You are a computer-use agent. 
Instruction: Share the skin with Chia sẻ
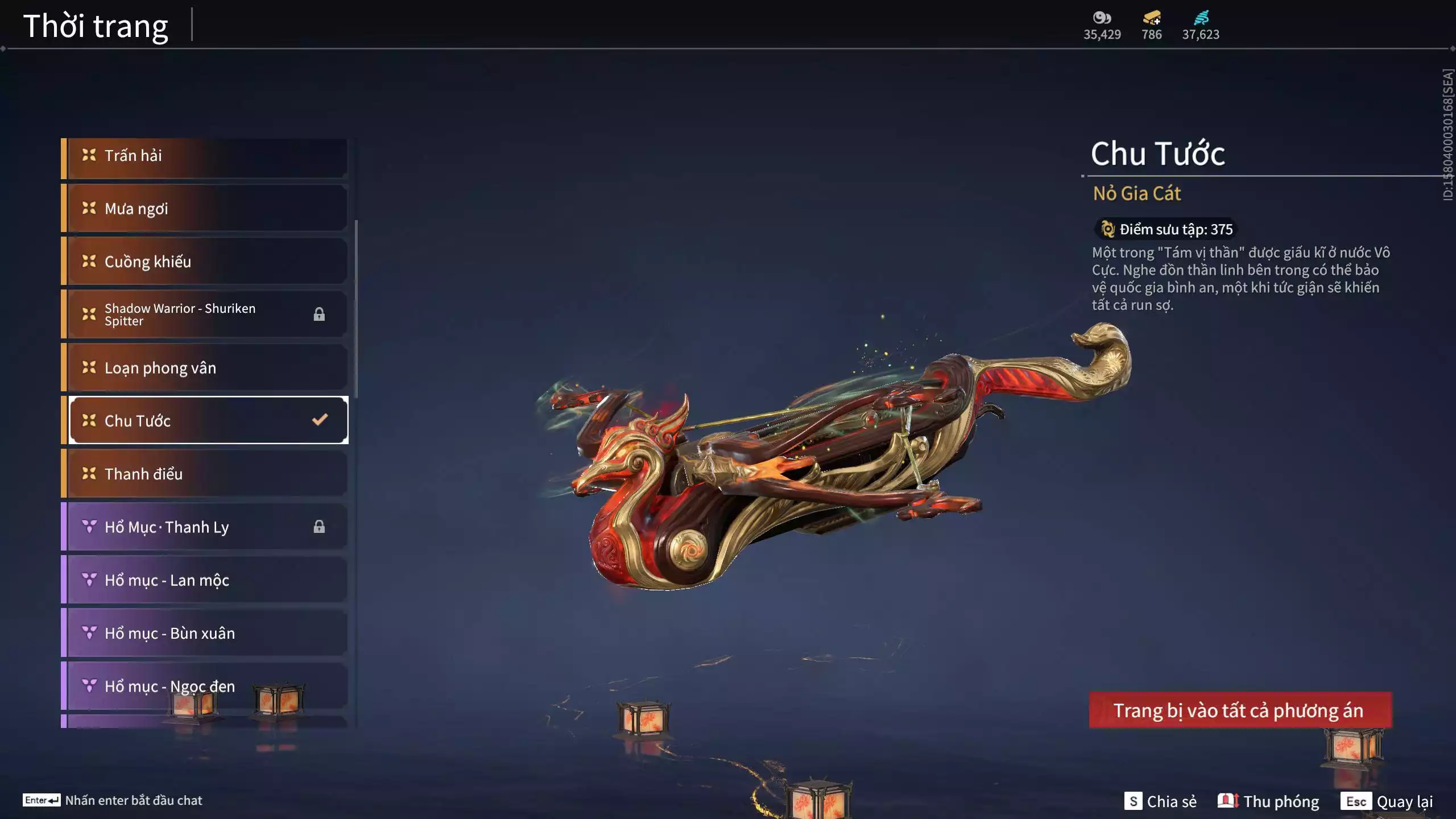1161,801
